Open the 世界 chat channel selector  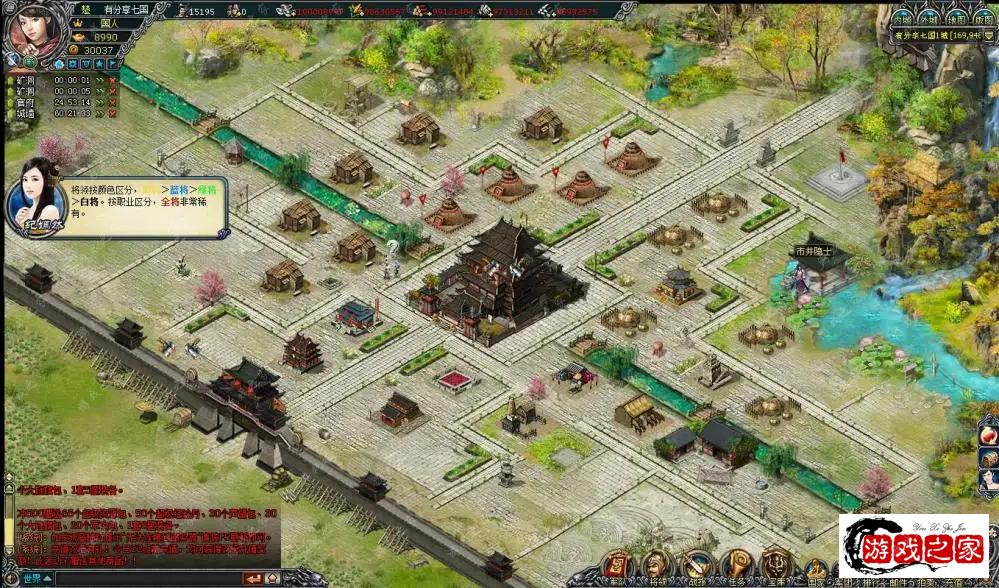[34, 578]
